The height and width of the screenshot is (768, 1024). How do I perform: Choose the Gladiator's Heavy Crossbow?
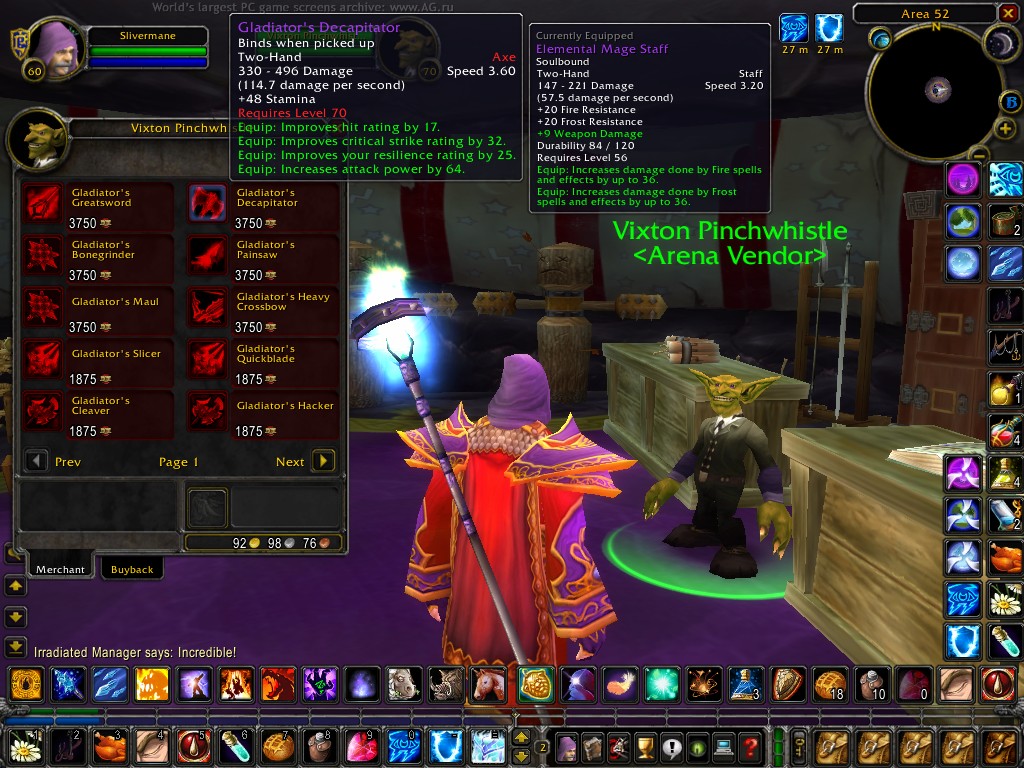pos(208,305)
